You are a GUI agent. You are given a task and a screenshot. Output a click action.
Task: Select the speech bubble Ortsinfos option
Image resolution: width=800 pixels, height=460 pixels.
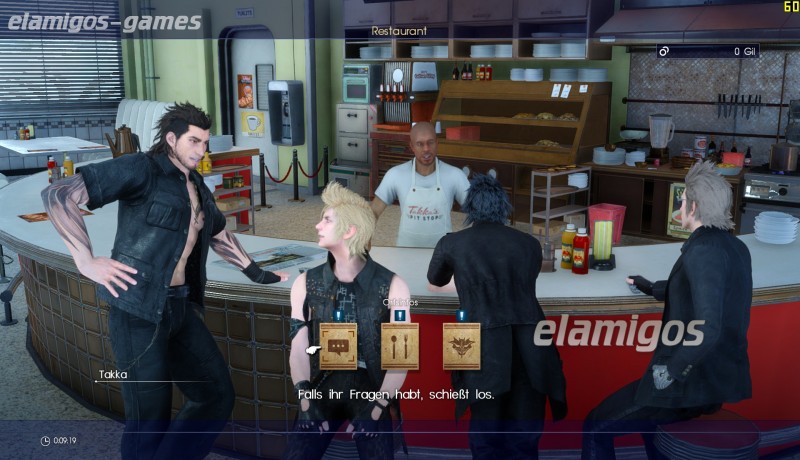338,346
